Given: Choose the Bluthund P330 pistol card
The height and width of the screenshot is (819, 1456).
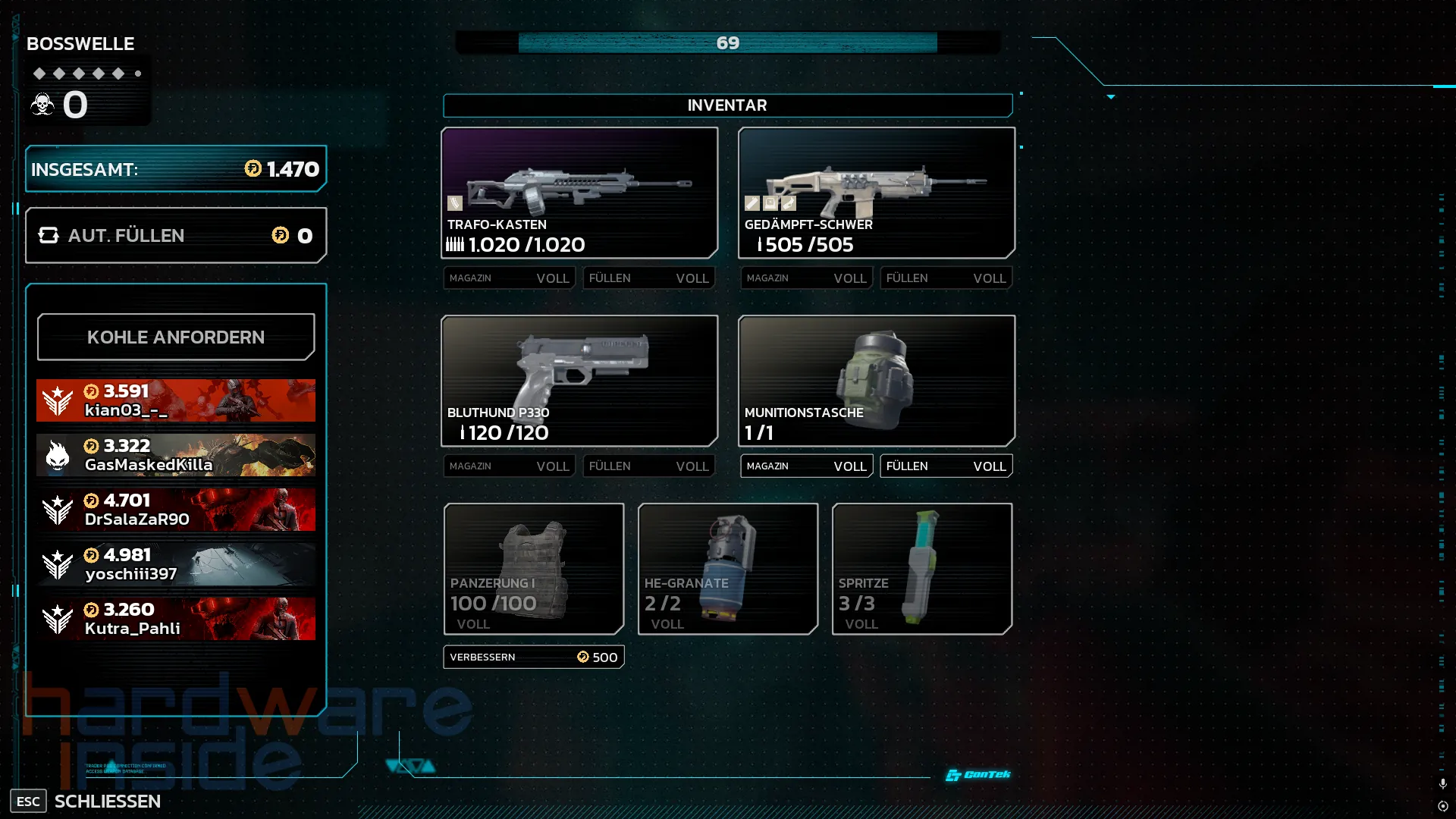Looking at the screenshot, I should pyautogui.click(x=579, y=381).
